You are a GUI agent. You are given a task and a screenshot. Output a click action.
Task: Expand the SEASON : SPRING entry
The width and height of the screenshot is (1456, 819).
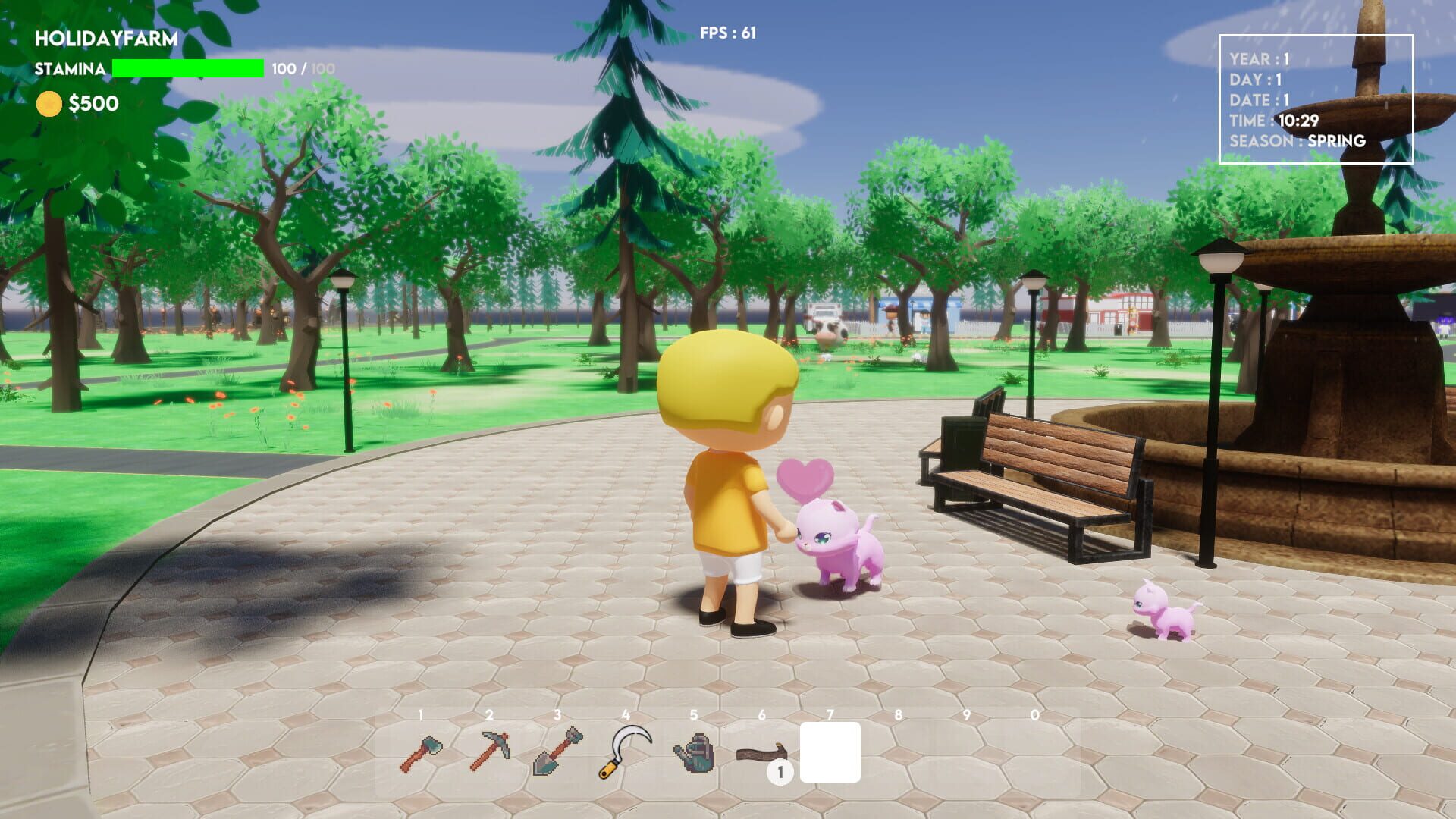pos(1298,141)
